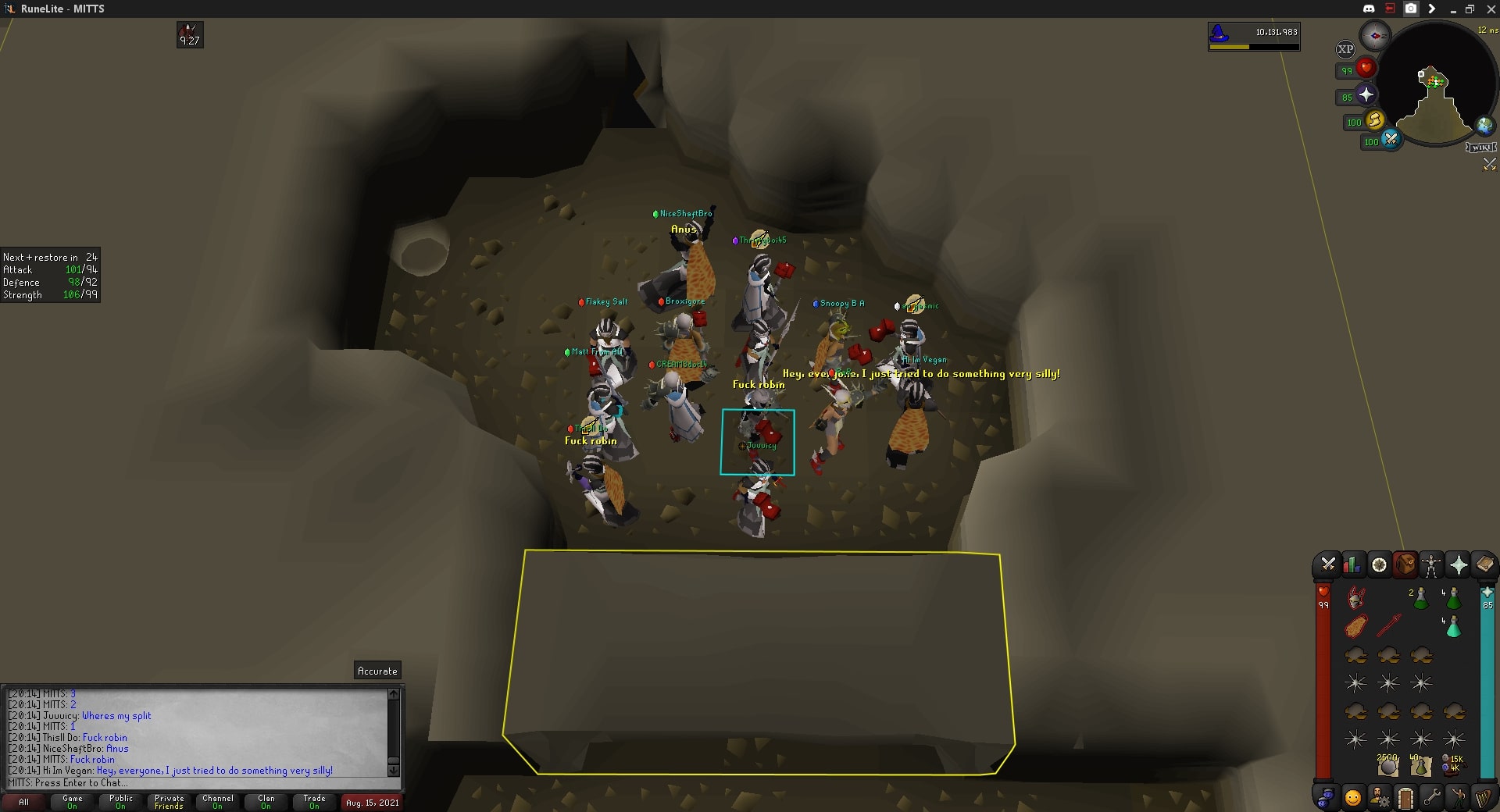Open the Prayer tab star icon
This screenshot has width=1500, height=812.
click(1458, 564)
